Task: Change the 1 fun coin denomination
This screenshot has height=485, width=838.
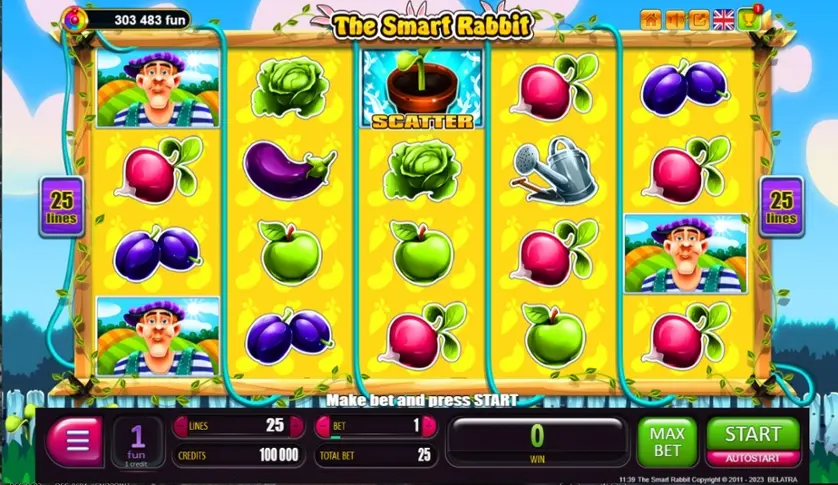Action: pyautogui.click(x=138, y=441)
